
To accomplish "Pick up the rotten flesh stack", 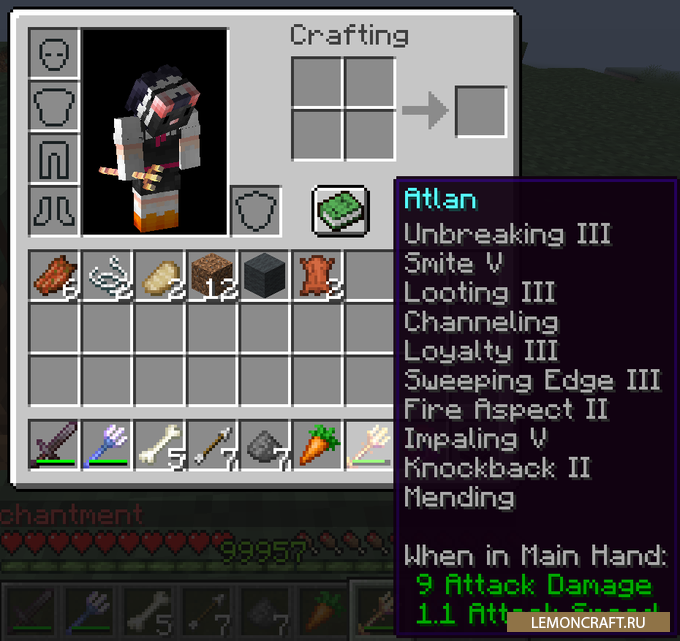I will pos(54,275).
